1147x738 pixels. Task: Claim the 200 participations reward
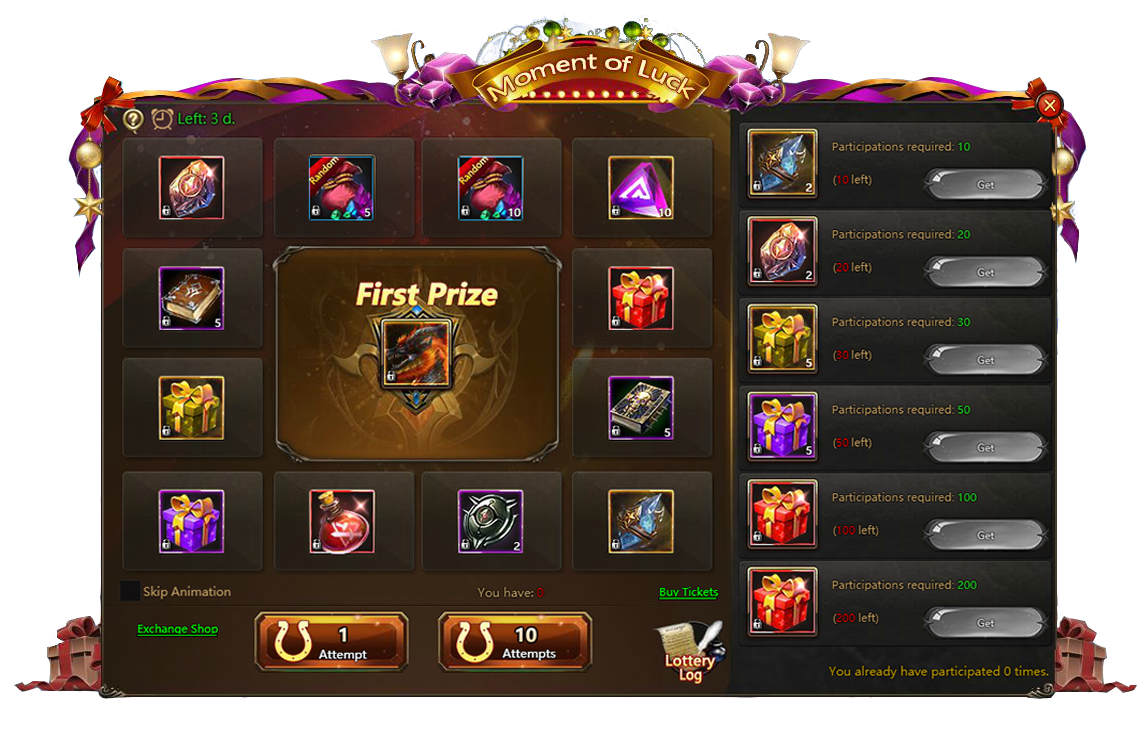985,623
